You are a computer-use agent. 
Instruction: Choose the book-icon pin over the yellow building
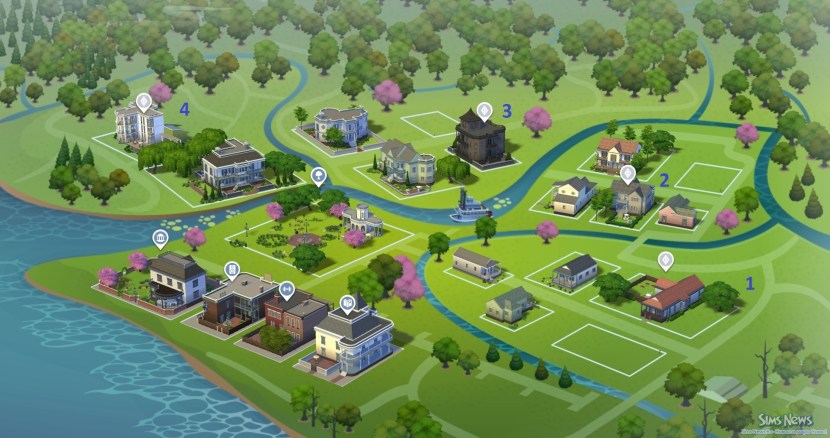pos(348,302)
